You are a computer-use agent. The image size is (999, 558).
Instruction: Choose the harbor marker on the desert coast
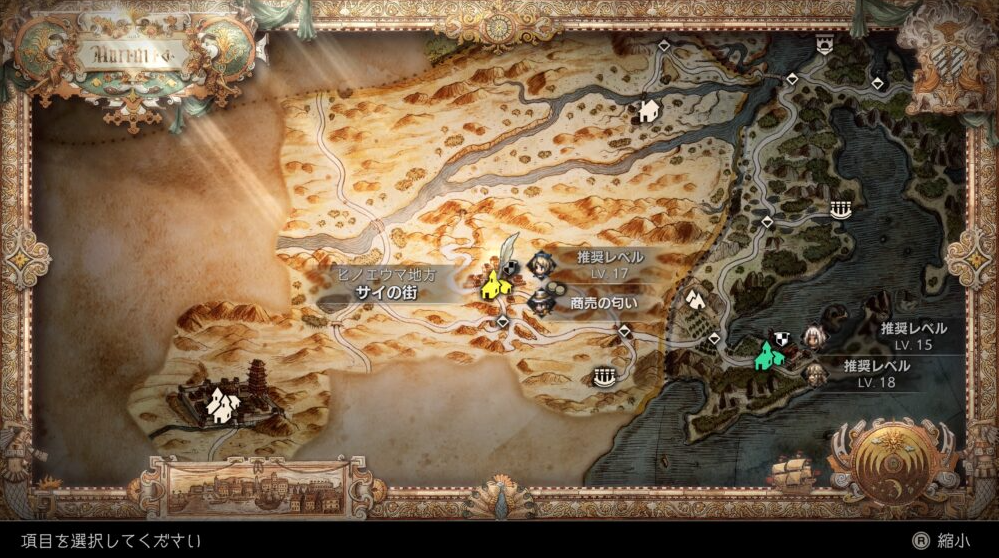(x=601, y=376)
